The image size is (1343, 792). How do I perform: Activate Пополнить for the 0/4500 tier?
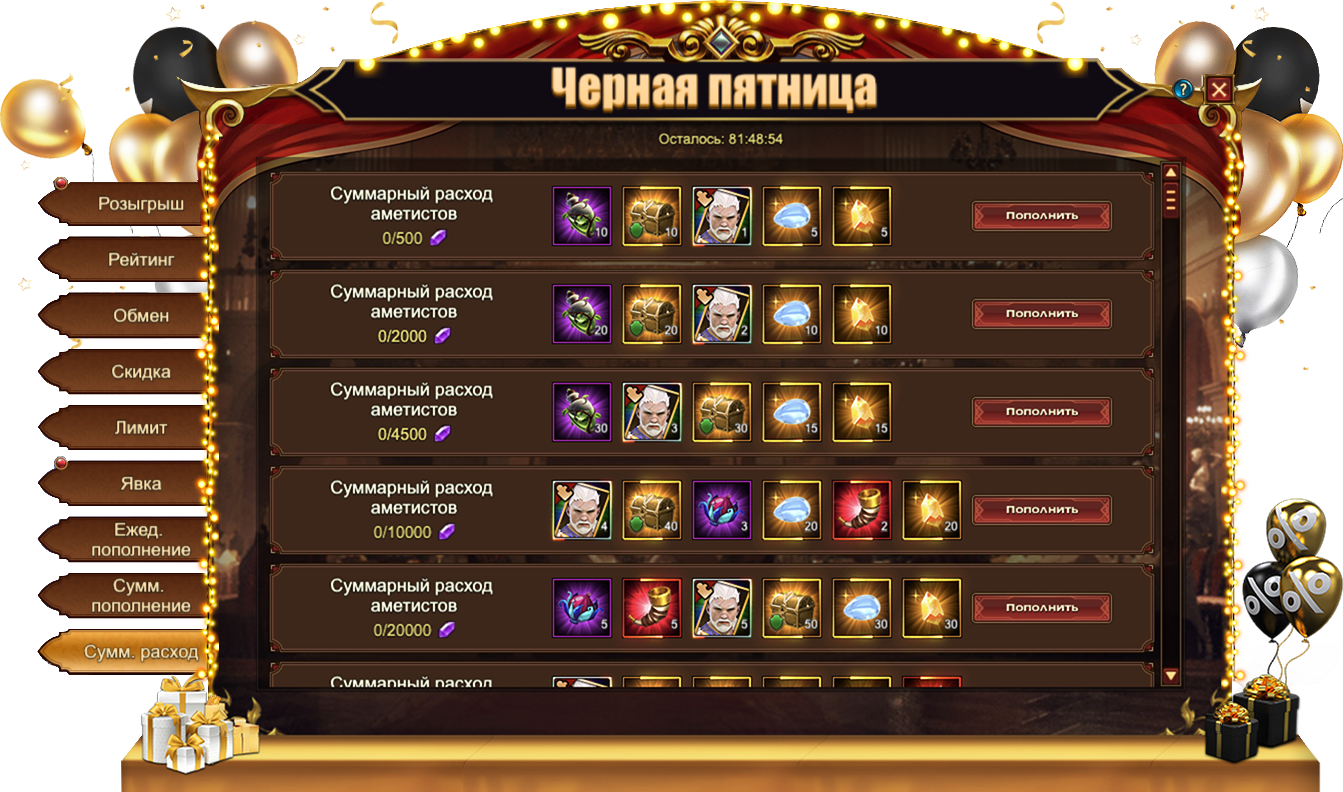point(1041,412)
